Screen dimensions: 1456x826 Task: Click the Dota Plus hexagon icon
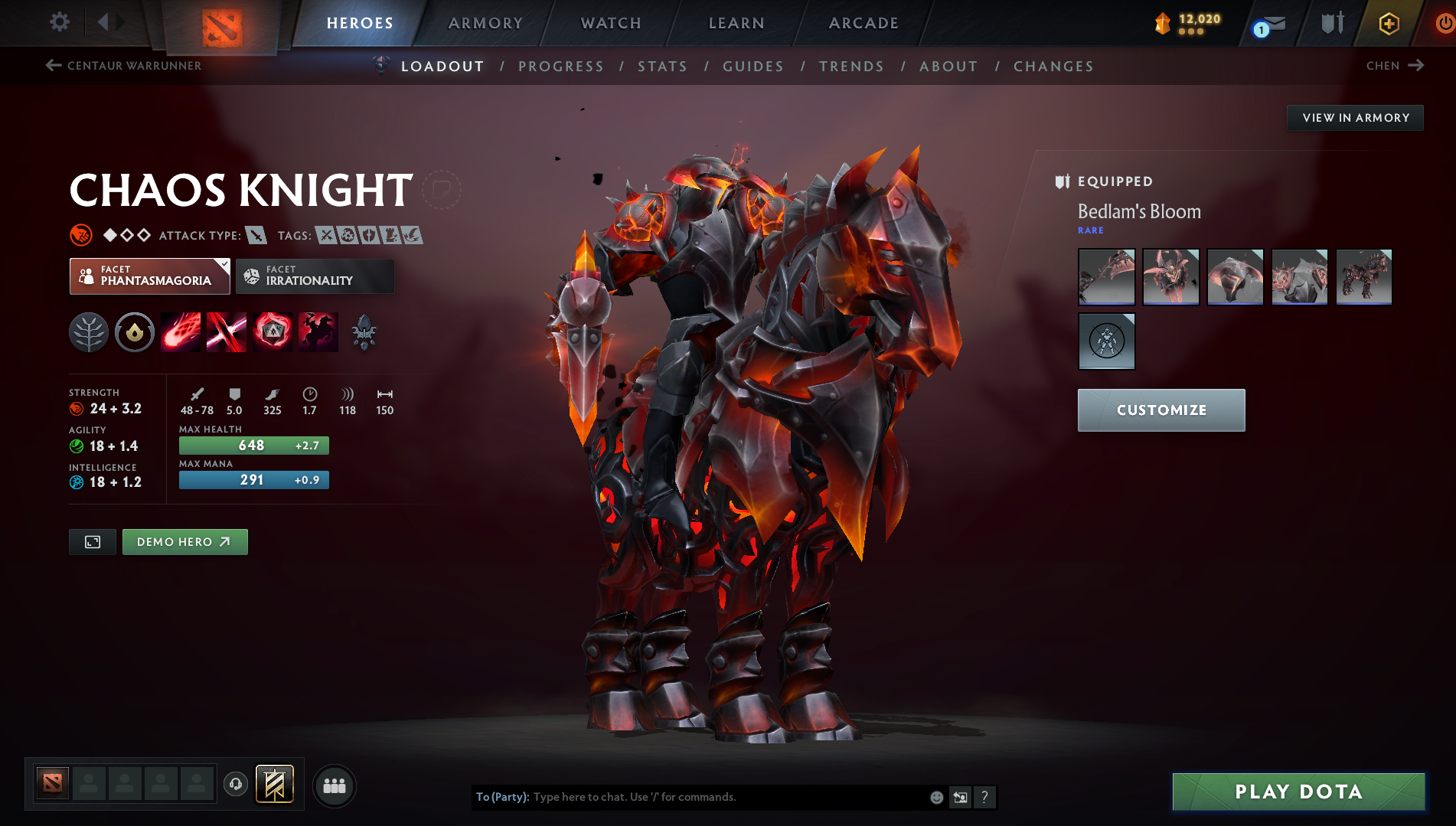[1388, 22]
